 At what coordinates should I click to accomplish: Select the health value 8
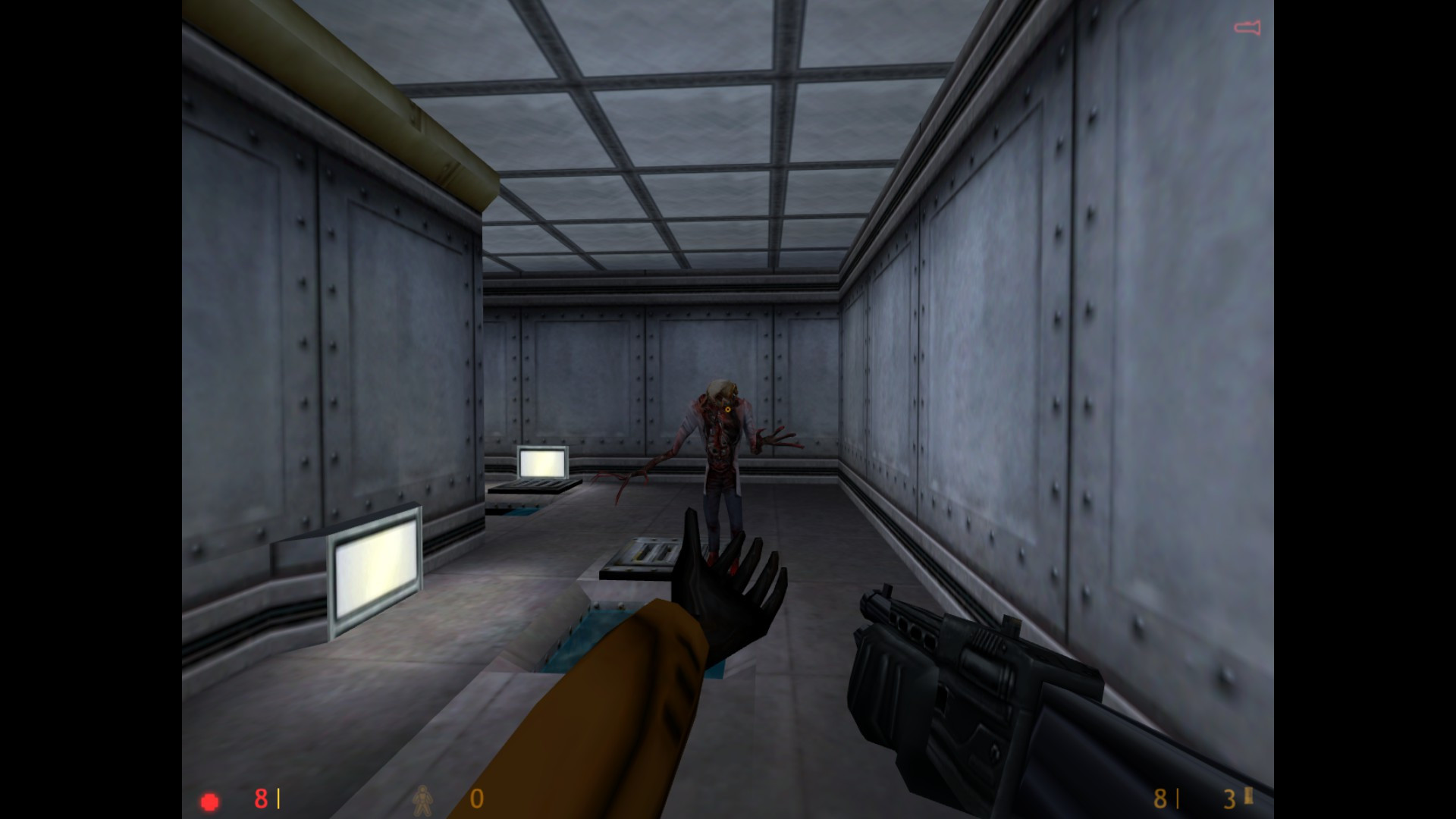[x=260, y=799]
